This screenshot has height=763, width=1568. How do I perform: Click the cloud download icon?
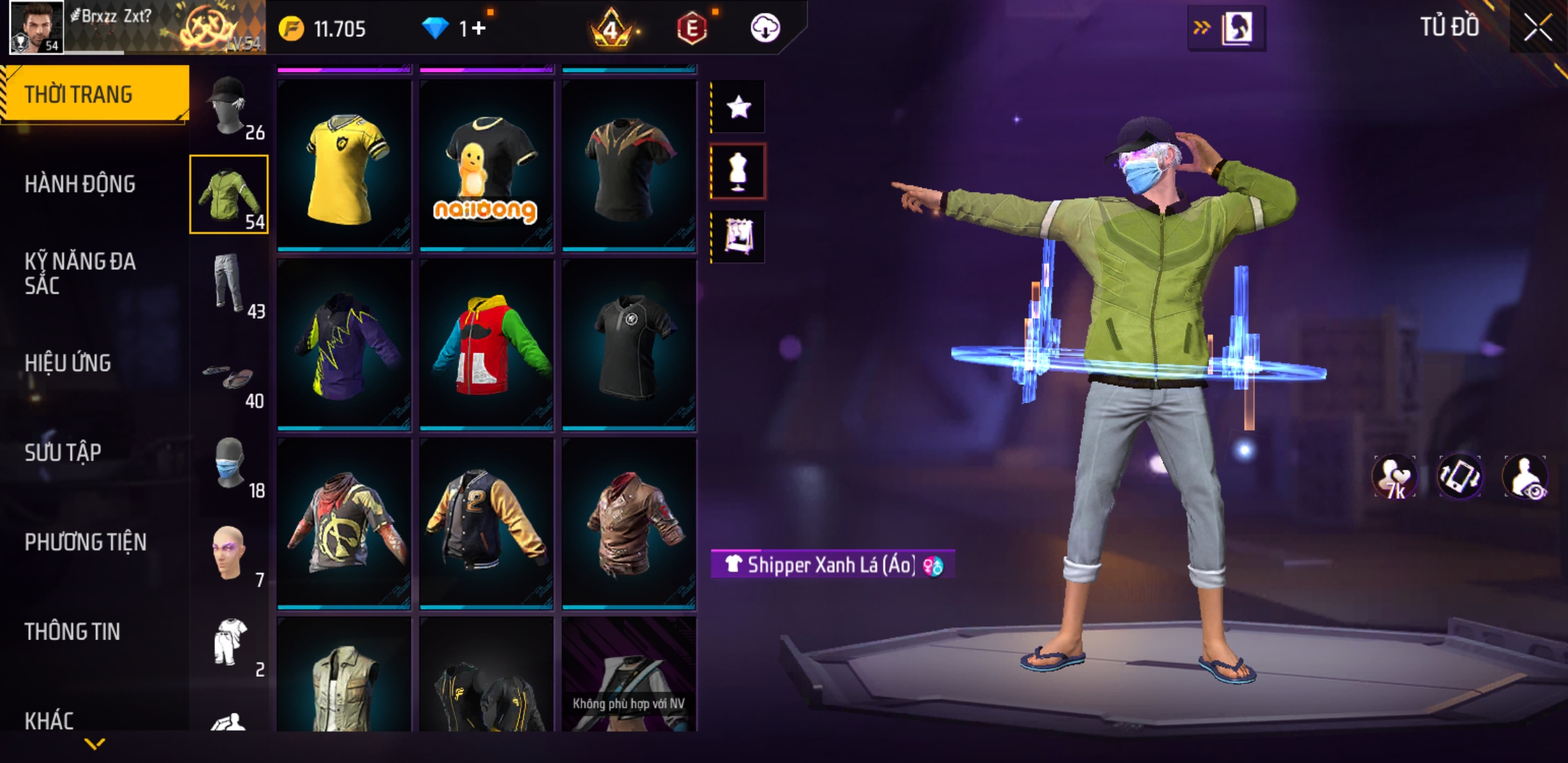(x=765, y=28)
